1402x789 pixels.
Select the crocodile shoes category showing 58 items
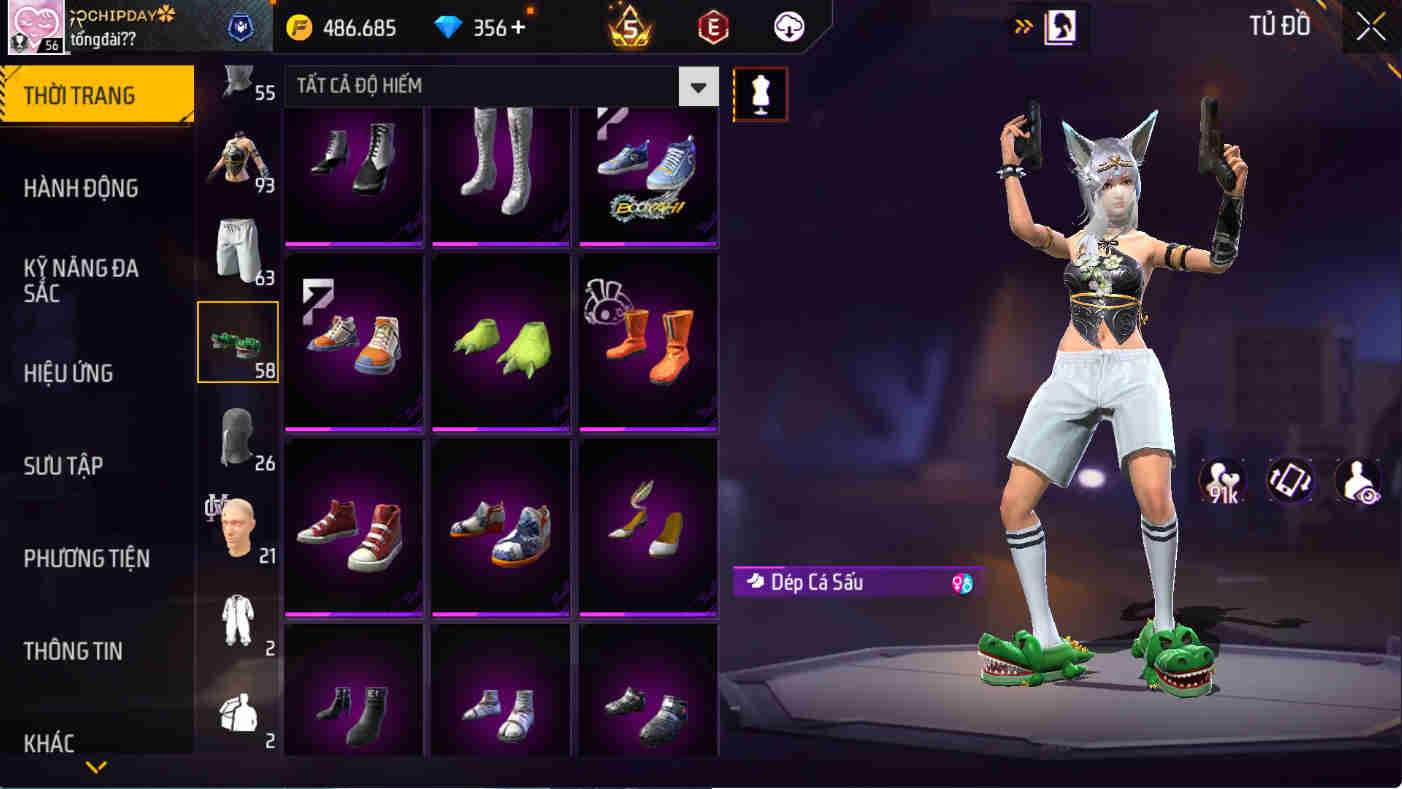click(x=238, y=340)
